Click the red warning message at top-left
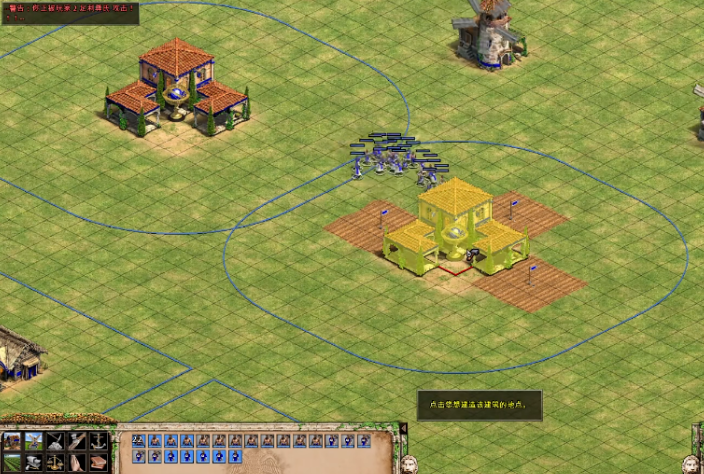This screenshot has height=474, width=704. tap(70, 8)
